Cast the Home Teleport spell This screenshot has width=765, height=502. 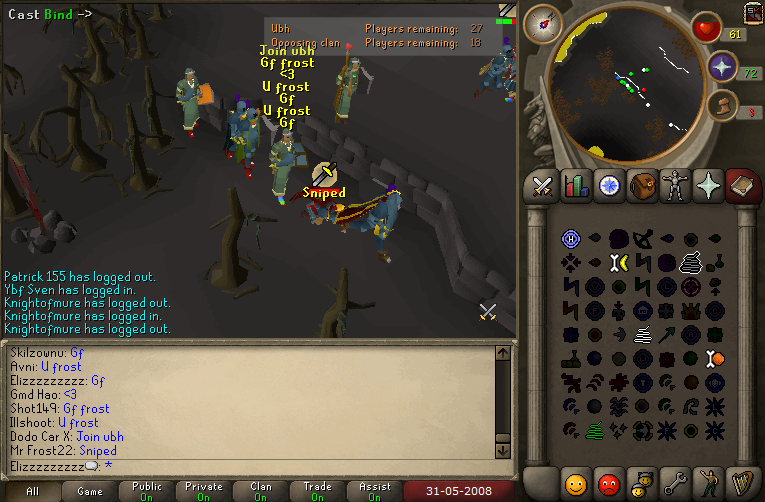tap(571, 238)
